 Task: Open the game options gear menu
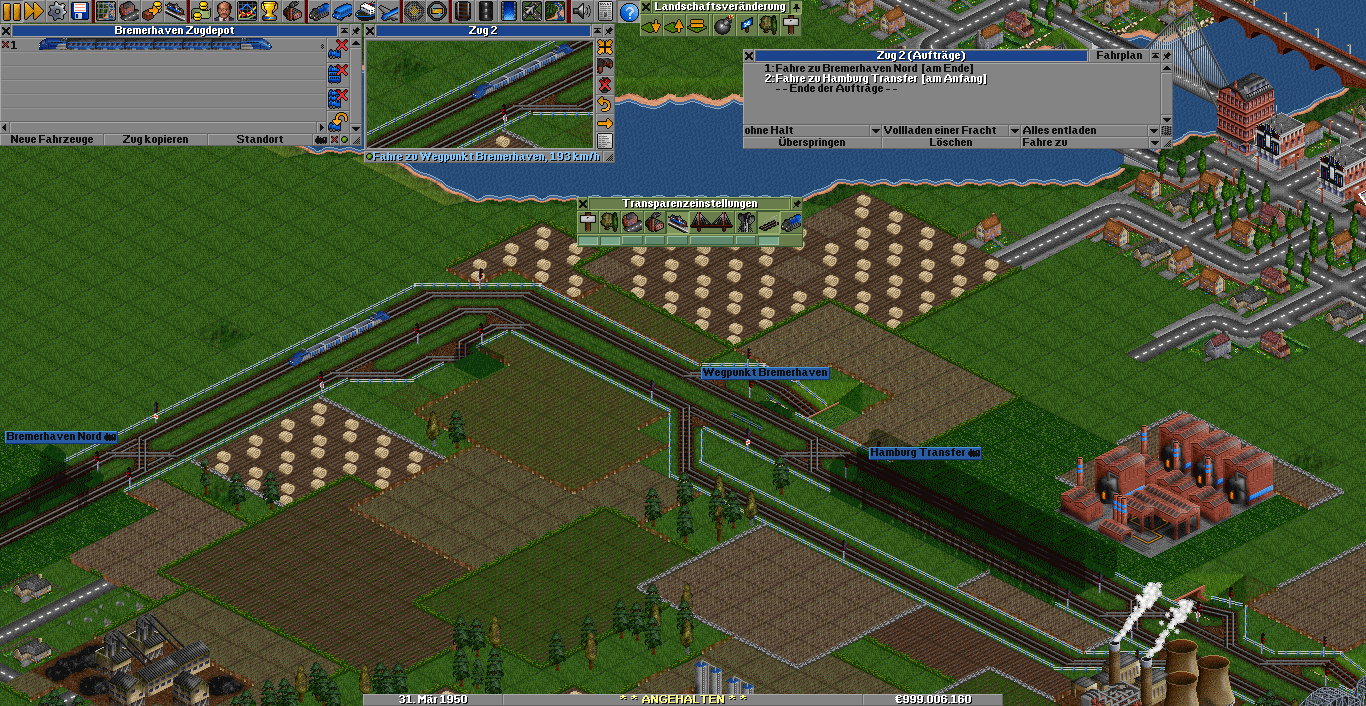pos(57,11)
